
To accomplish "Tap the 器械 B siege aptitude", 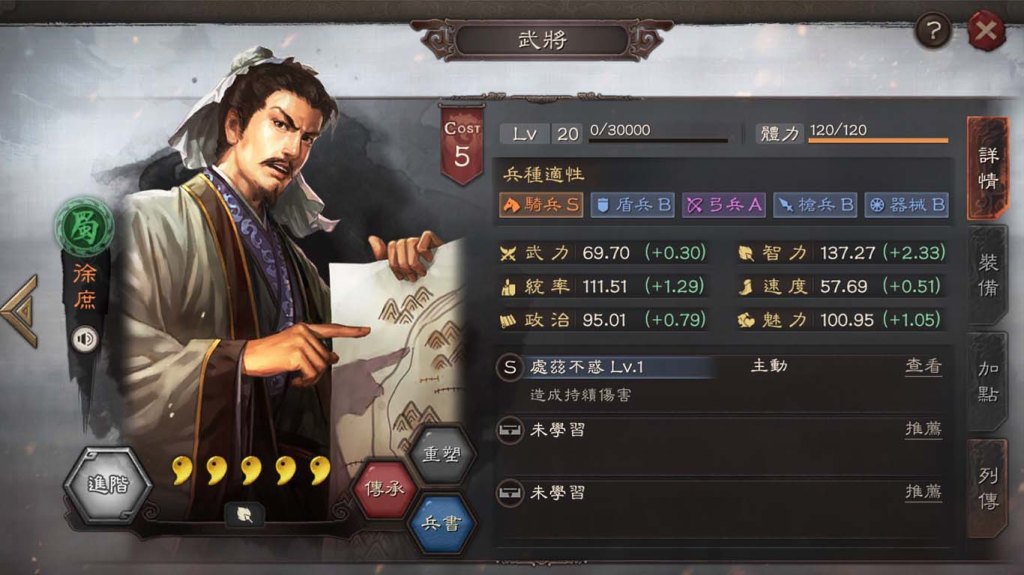I will pyautogui.click(x=906, y=205).
